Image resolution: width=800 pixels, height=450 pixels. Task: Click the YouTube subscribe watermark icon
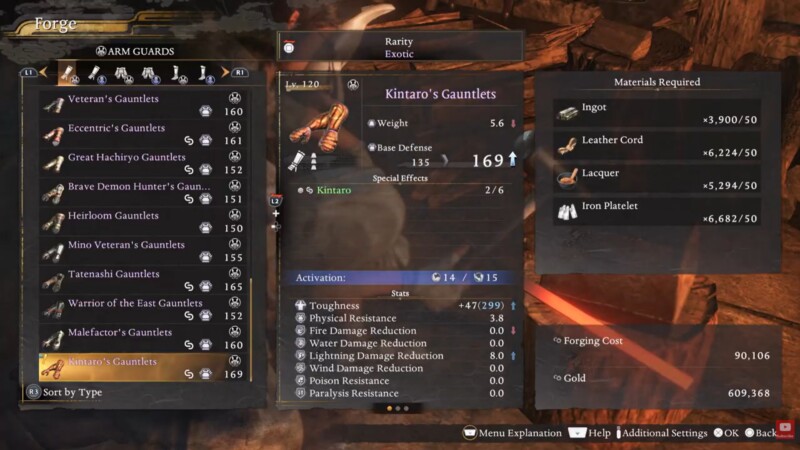(787, 427)
